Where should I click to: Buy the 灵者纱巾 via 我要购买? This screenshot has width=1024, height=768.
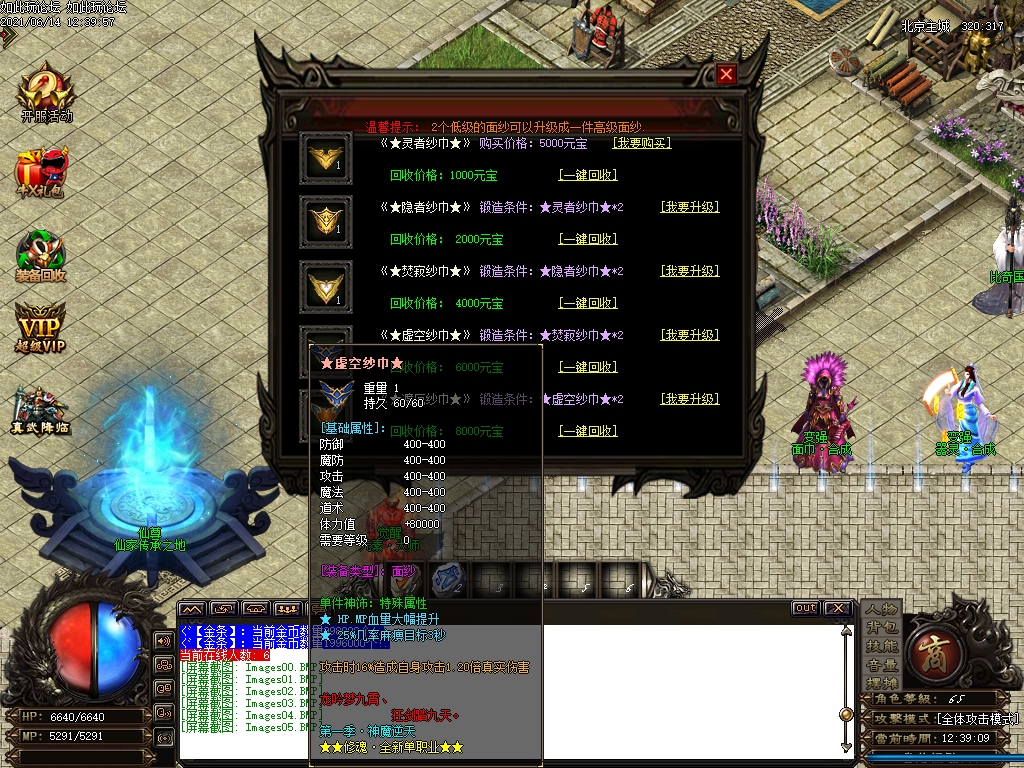[x=641, y=143]
